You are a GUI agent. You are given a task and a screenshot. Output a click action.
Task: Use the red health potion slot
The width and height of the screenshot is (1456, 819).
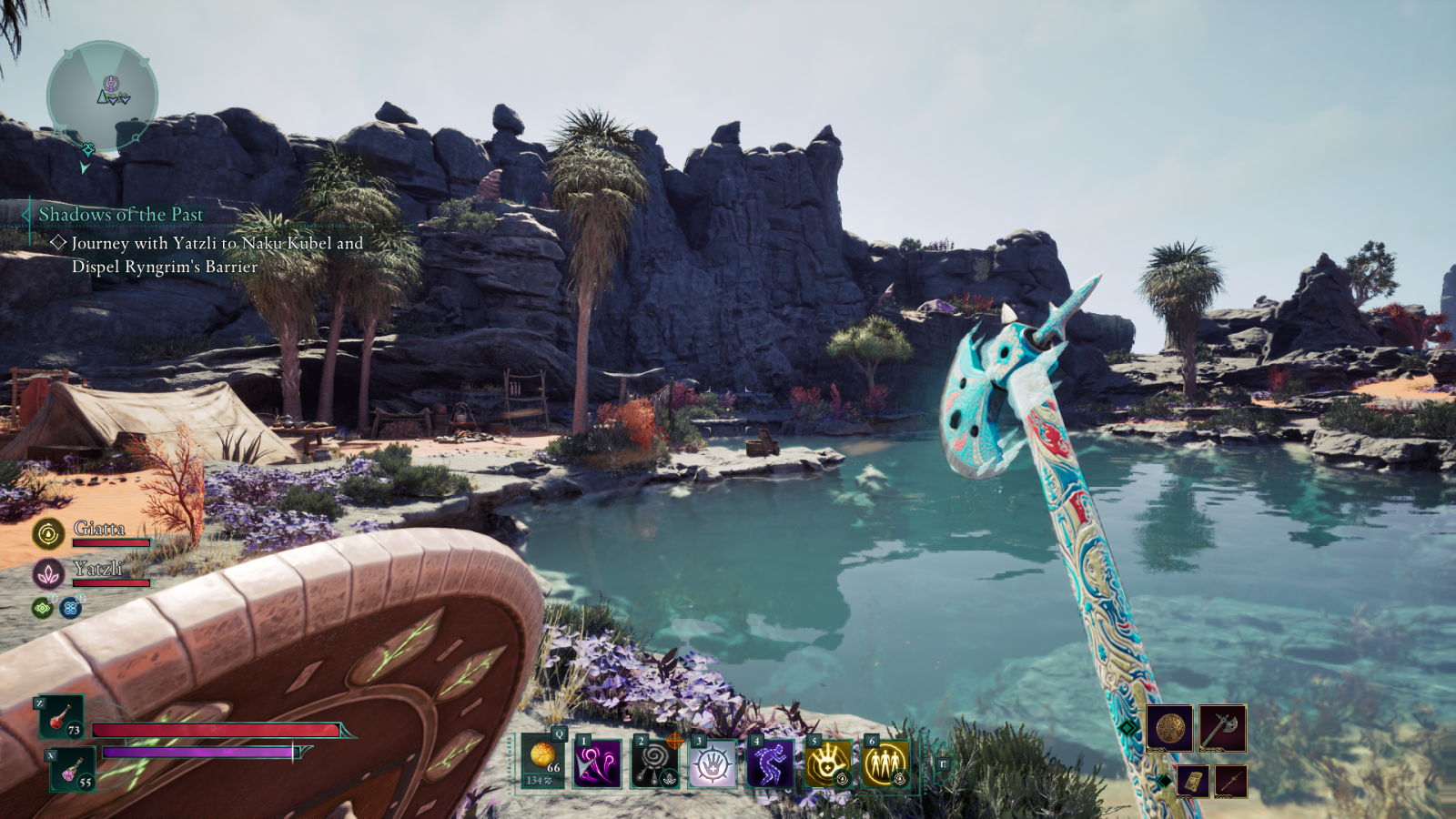click(x=61, y=717)
